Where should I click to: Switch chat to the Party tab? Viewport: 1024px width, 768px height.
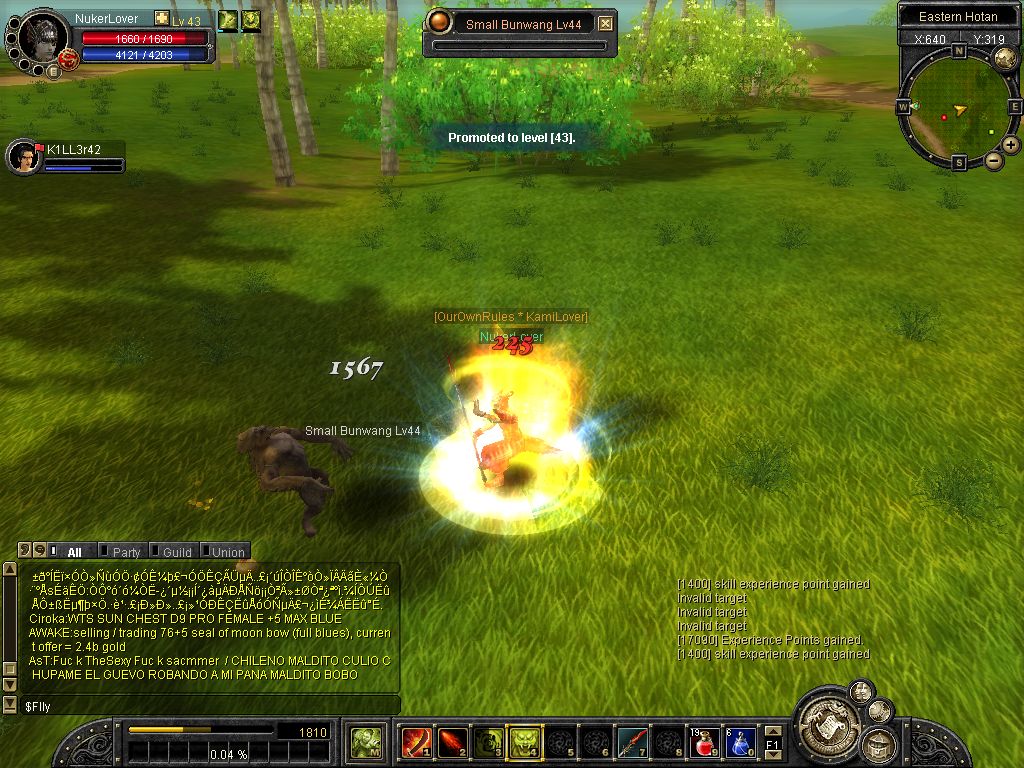126,551
